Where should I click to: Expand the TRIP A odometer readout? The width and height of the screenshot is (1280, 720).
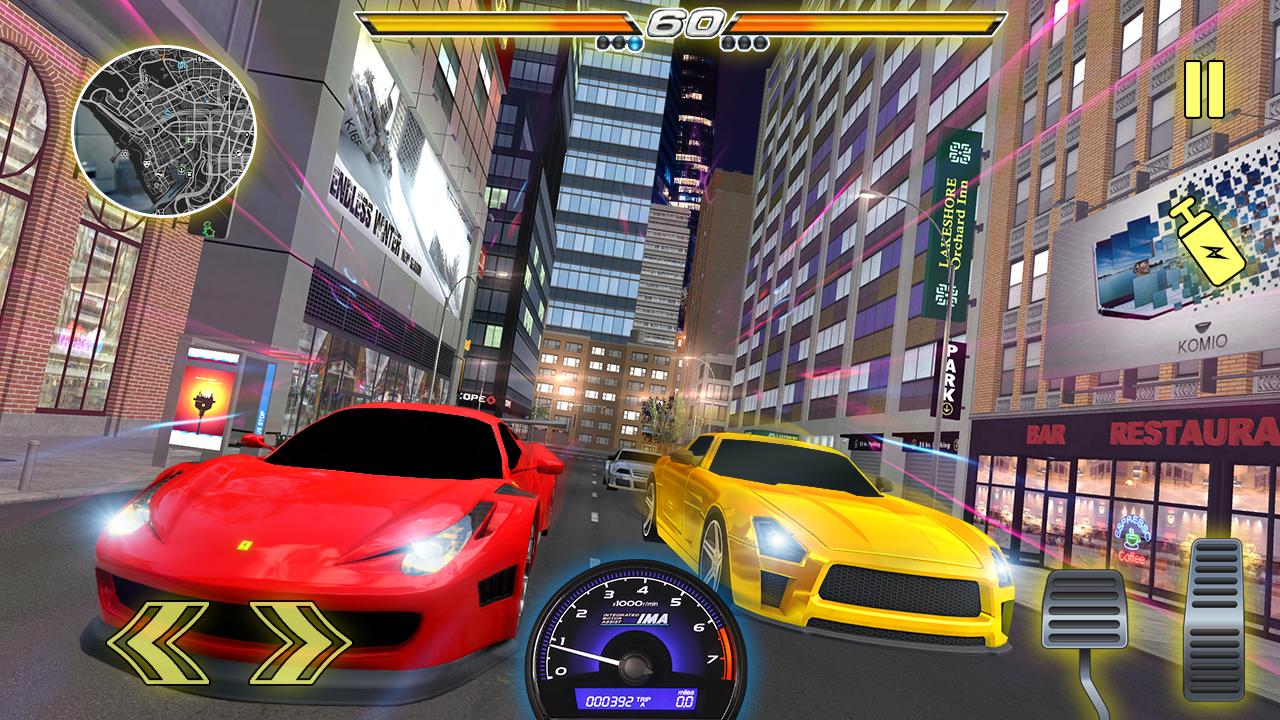click(x=642, y=699)
